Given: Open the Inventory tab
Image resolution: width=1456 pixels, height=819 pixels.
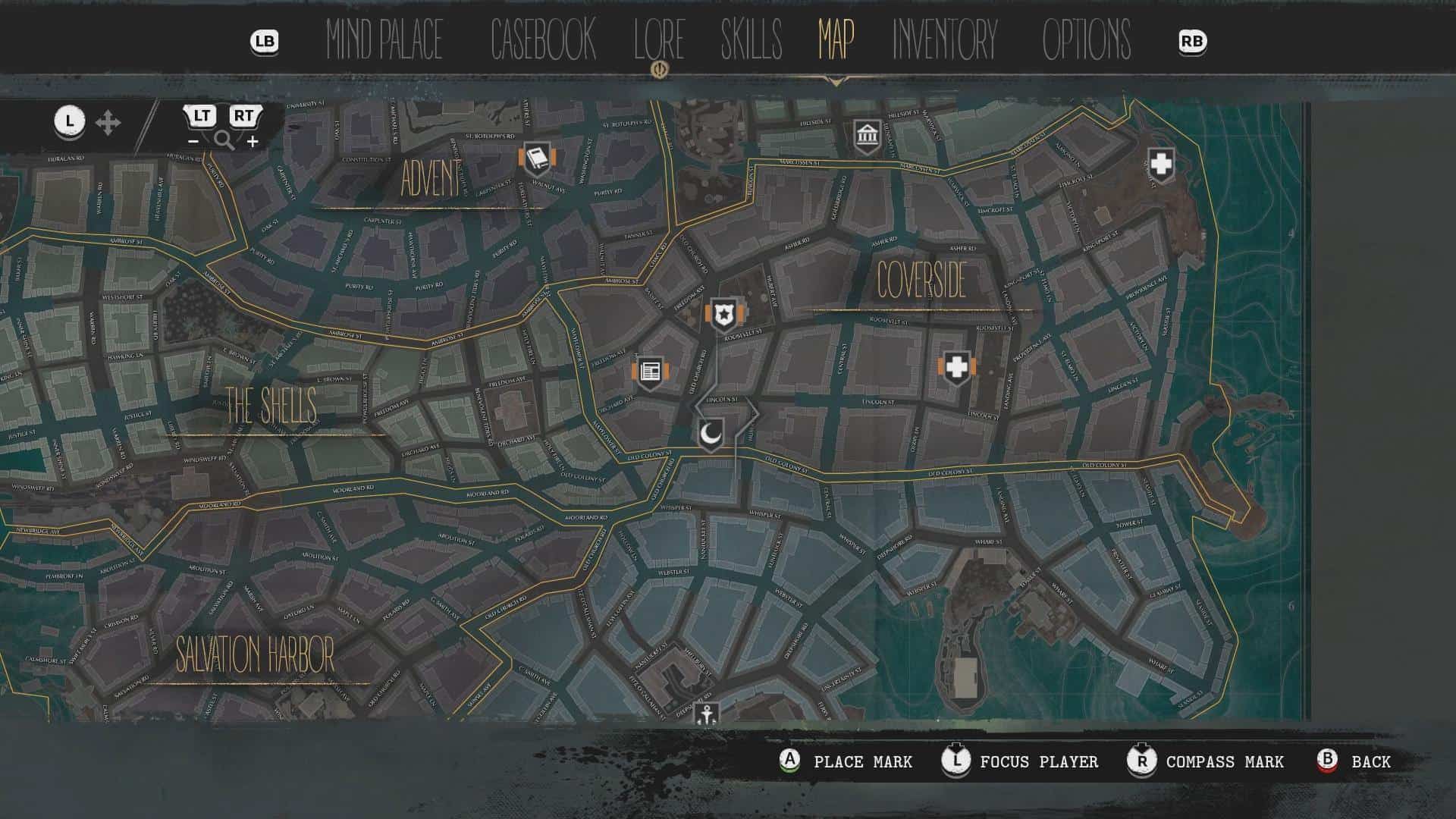Looking at the screenshot, I should coord(945,40).
